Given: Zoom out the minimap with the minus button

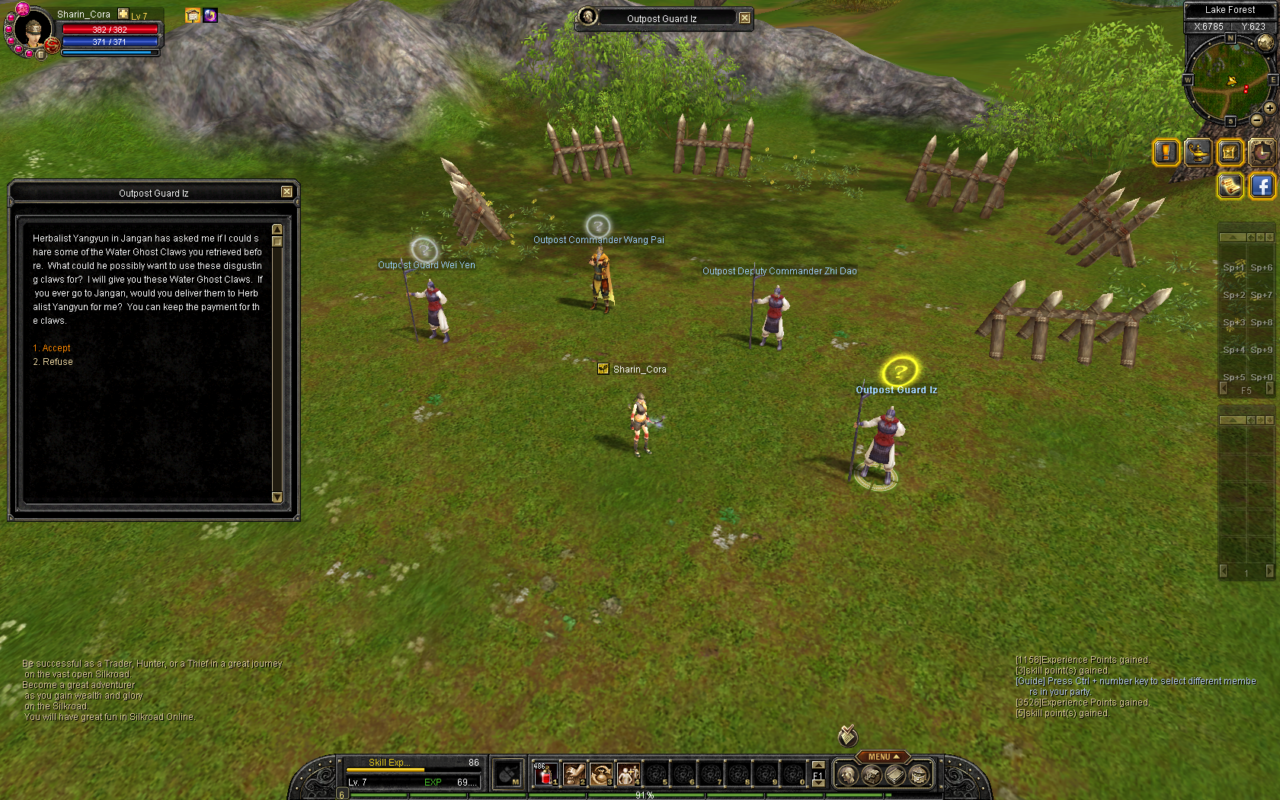Looking at the screenshot, I should click(1257, 120).
